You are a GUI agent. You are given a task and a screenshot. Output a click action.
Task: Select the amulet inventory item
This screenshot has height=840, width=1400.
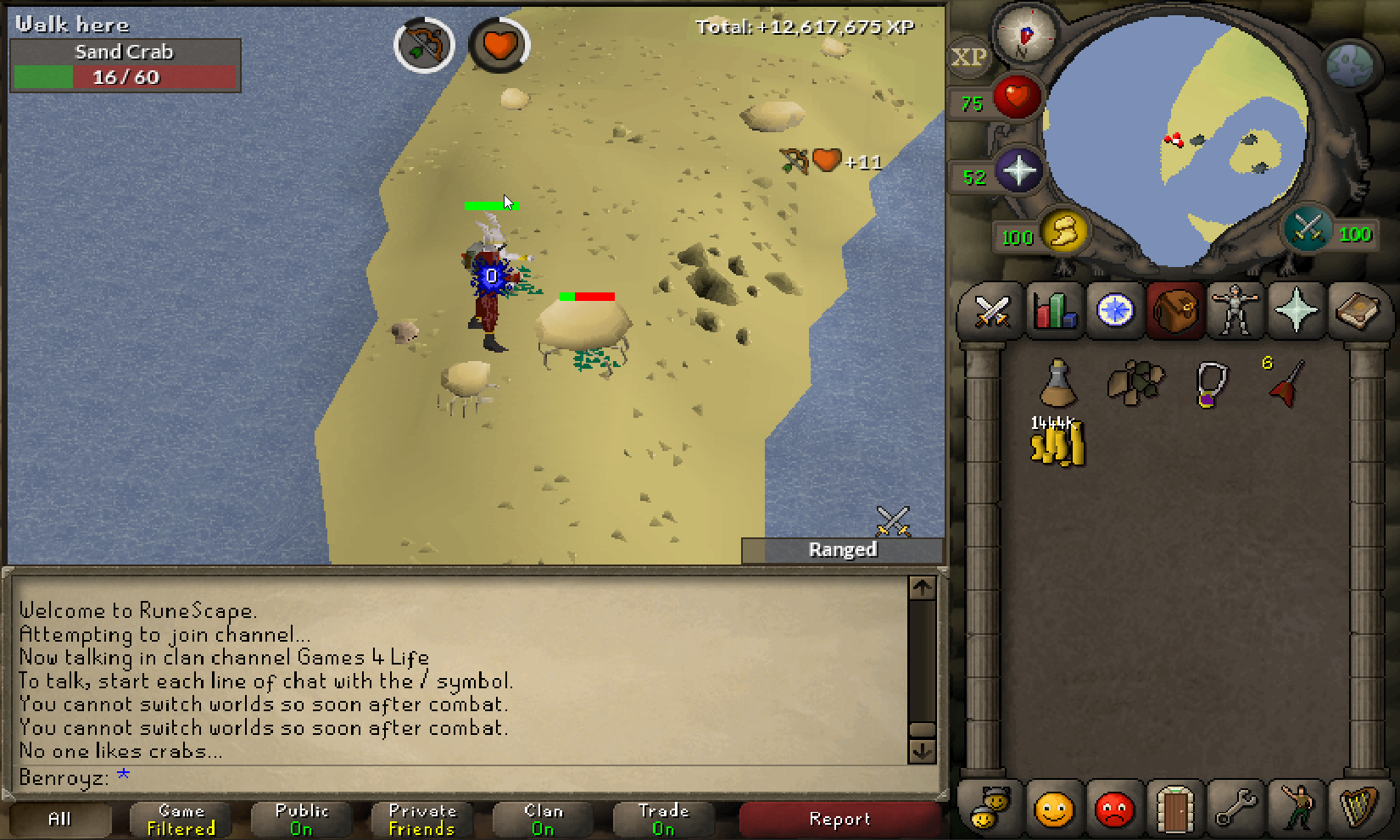[x=1210, y=384]
